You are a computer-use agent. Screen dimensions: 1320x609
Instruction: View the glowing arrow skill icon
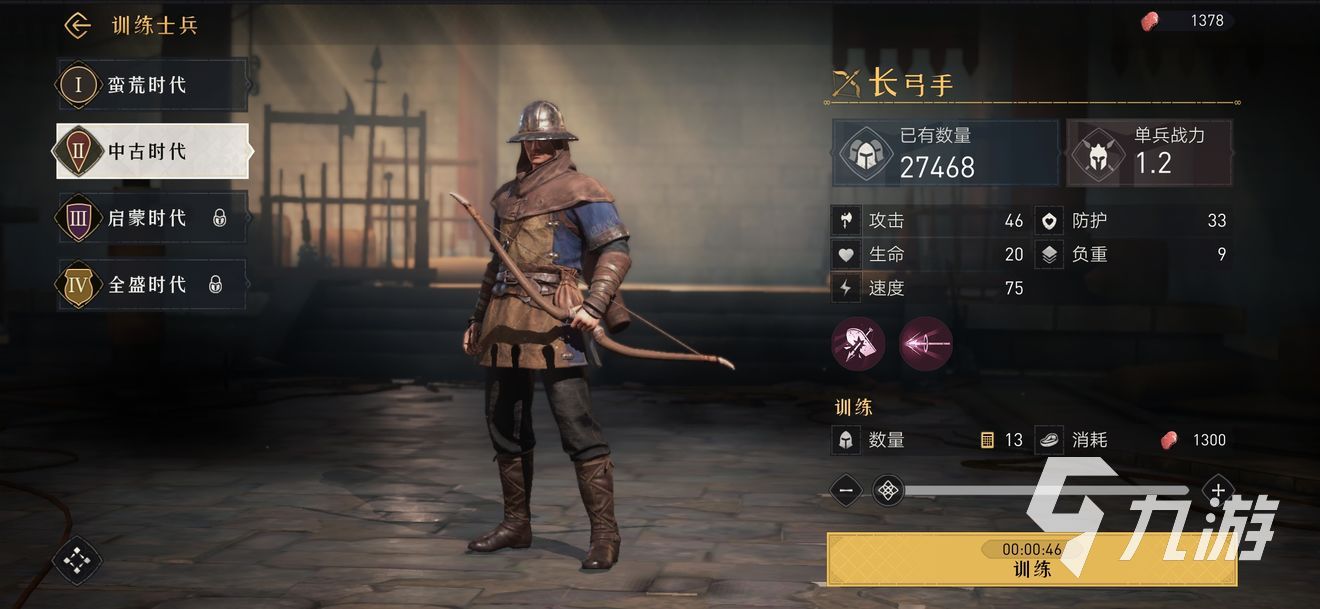925,345
